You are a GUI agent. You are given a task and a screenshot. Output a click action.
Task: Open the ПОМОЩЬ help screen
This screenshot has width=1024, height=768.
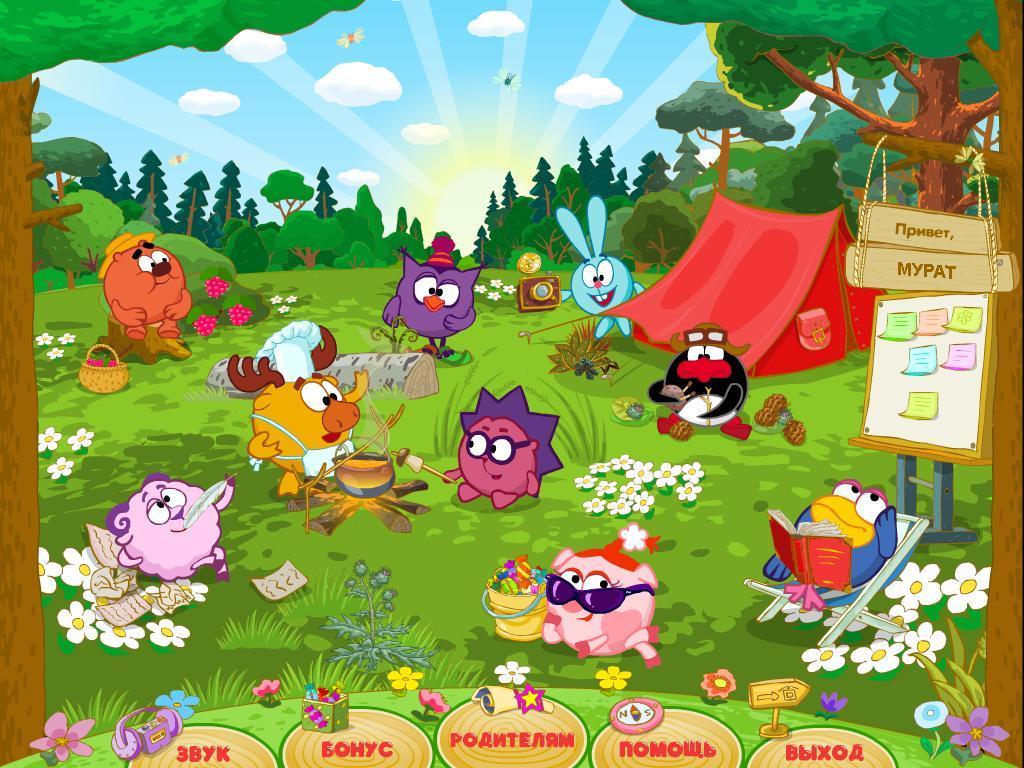click(667, 748)
